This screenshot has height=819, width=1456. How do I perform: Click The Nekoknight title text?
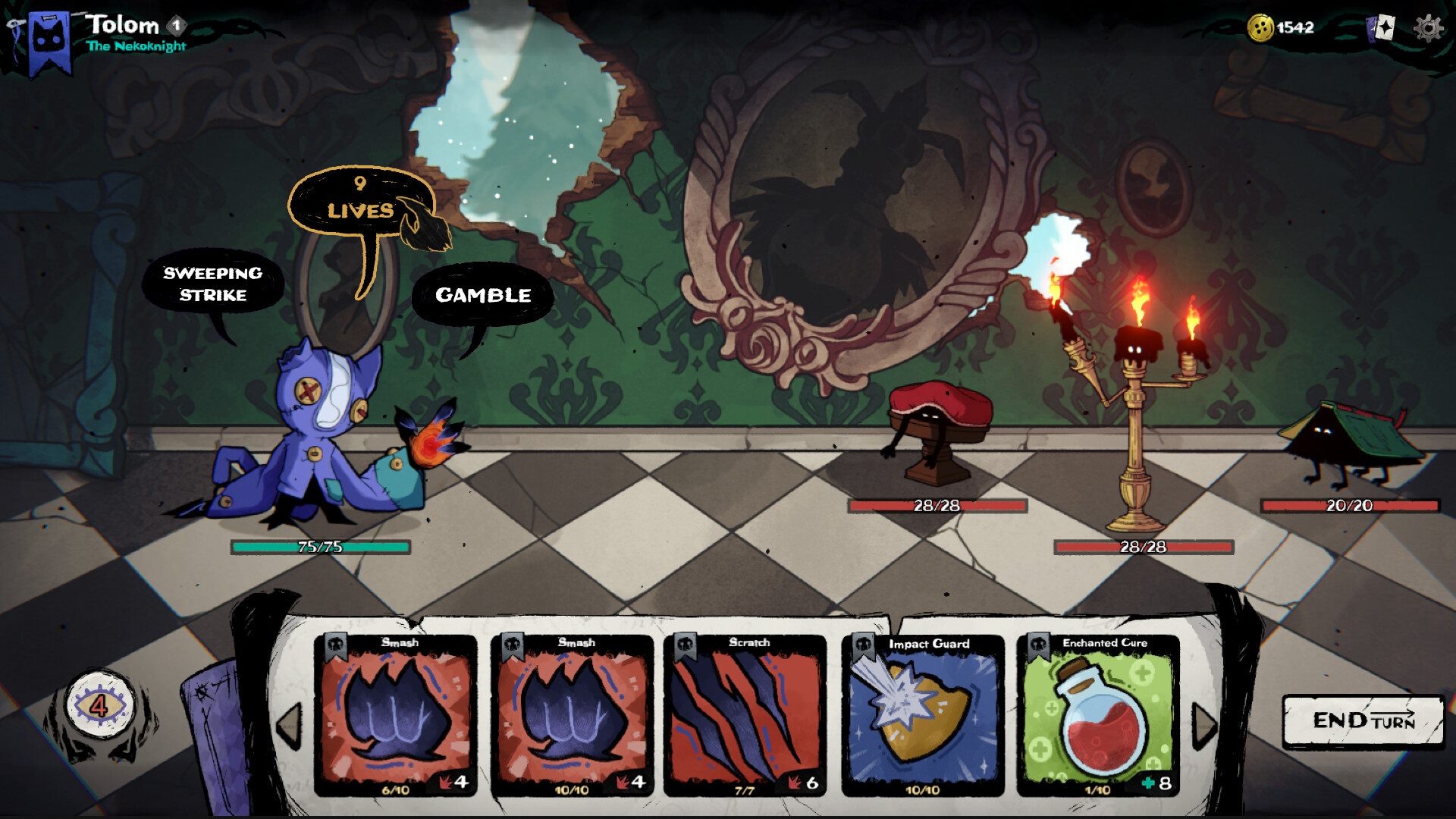point(137,45)
